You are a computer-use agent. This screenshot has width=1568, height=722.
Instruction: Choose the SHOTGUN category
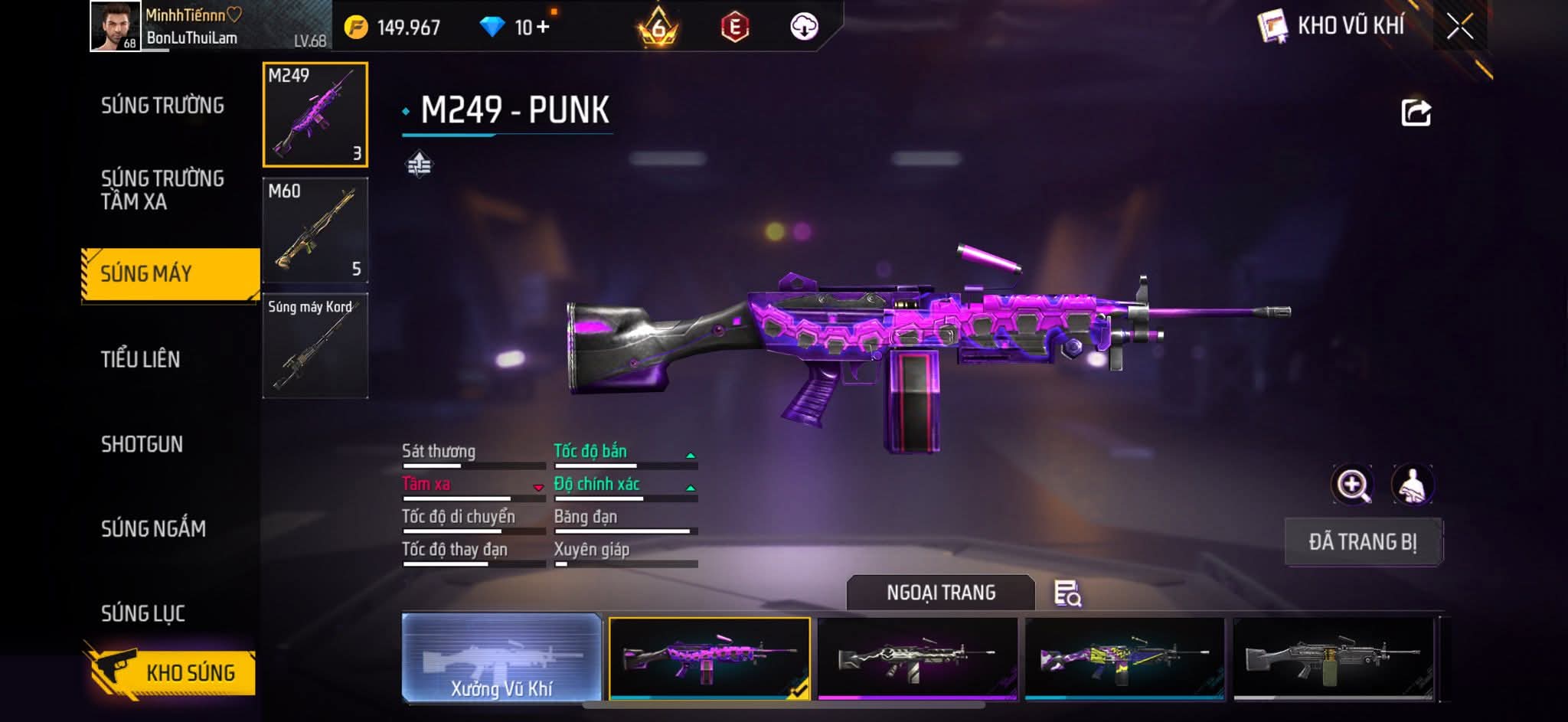coord(142,444)
